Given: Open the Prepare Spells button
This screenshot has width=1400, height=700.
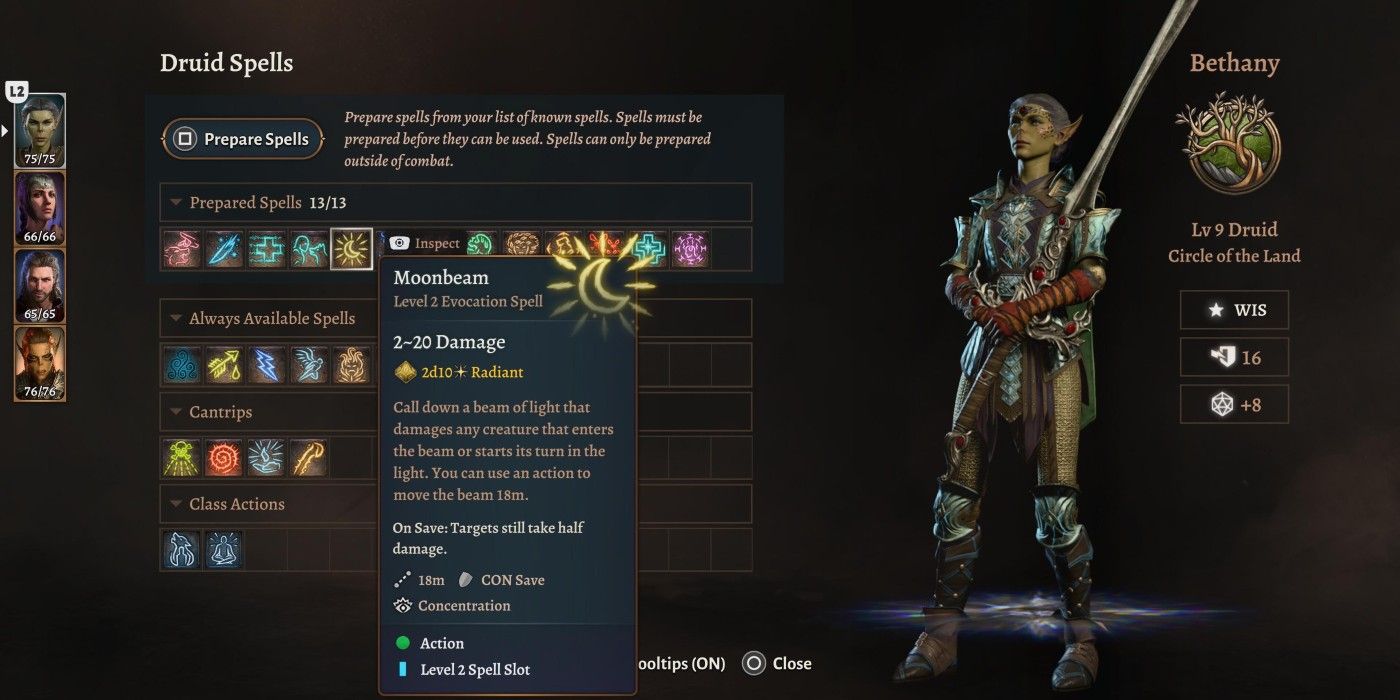Looking at the screenshot, I should 243,139.
